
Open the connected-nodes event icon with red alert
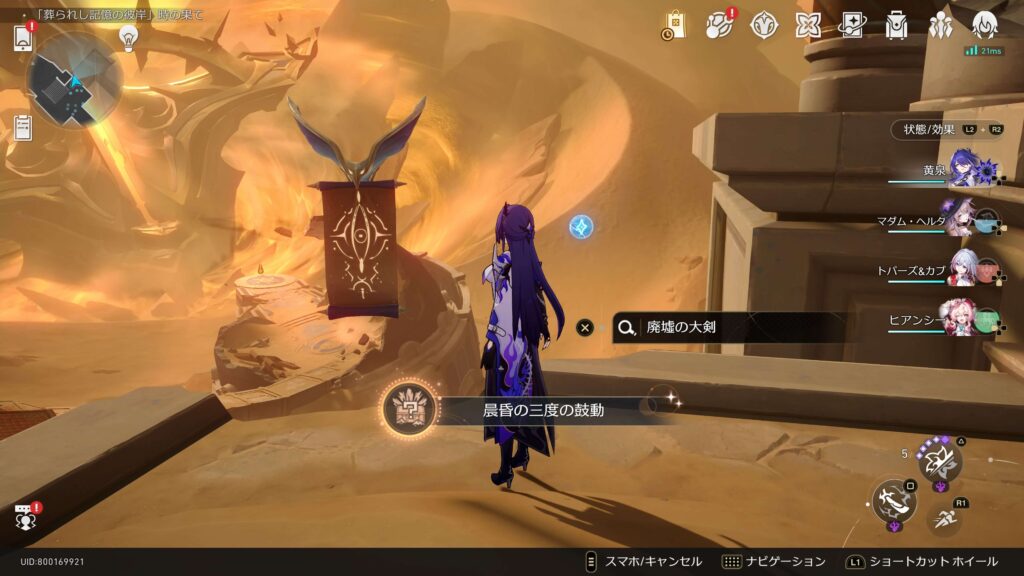coord(720,25)
